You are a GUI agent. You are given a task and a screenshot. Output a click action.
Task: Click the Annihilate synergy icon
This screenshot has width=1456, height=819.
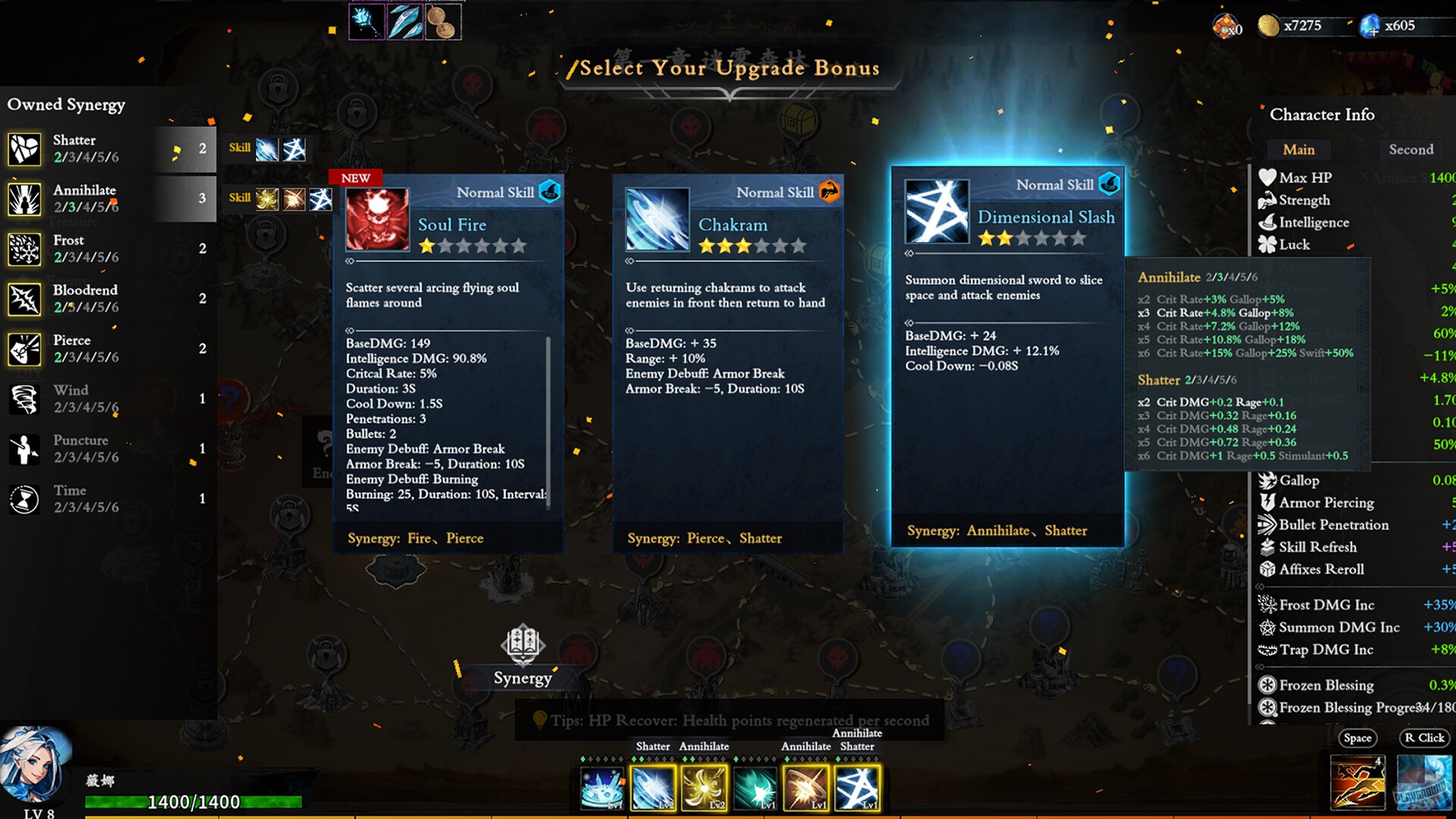[24, 199]
